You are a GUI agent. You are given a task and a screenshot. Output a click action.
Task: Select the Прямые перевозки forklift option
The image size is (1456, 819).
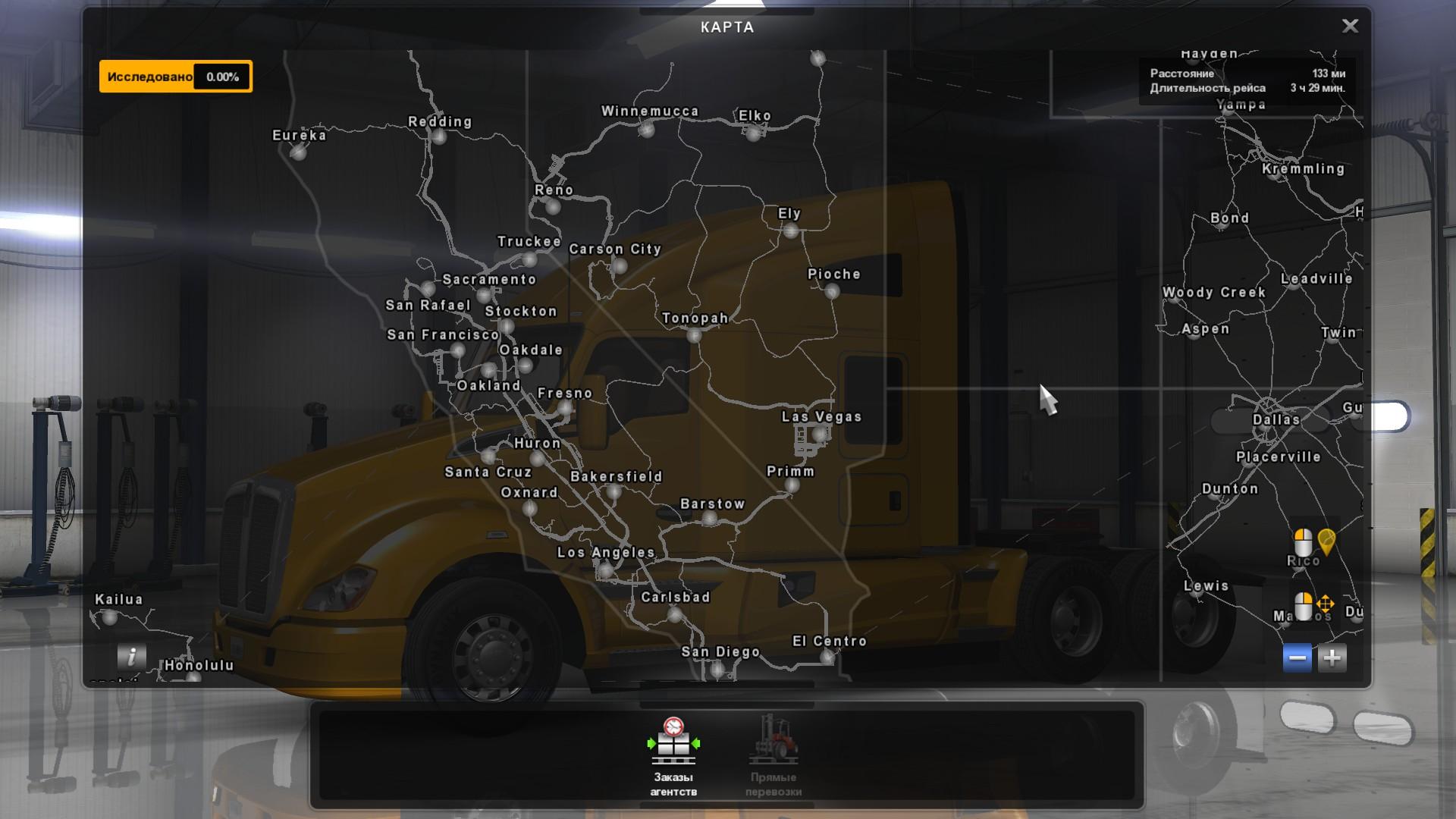pyautogui.click(x=773, y=756)
